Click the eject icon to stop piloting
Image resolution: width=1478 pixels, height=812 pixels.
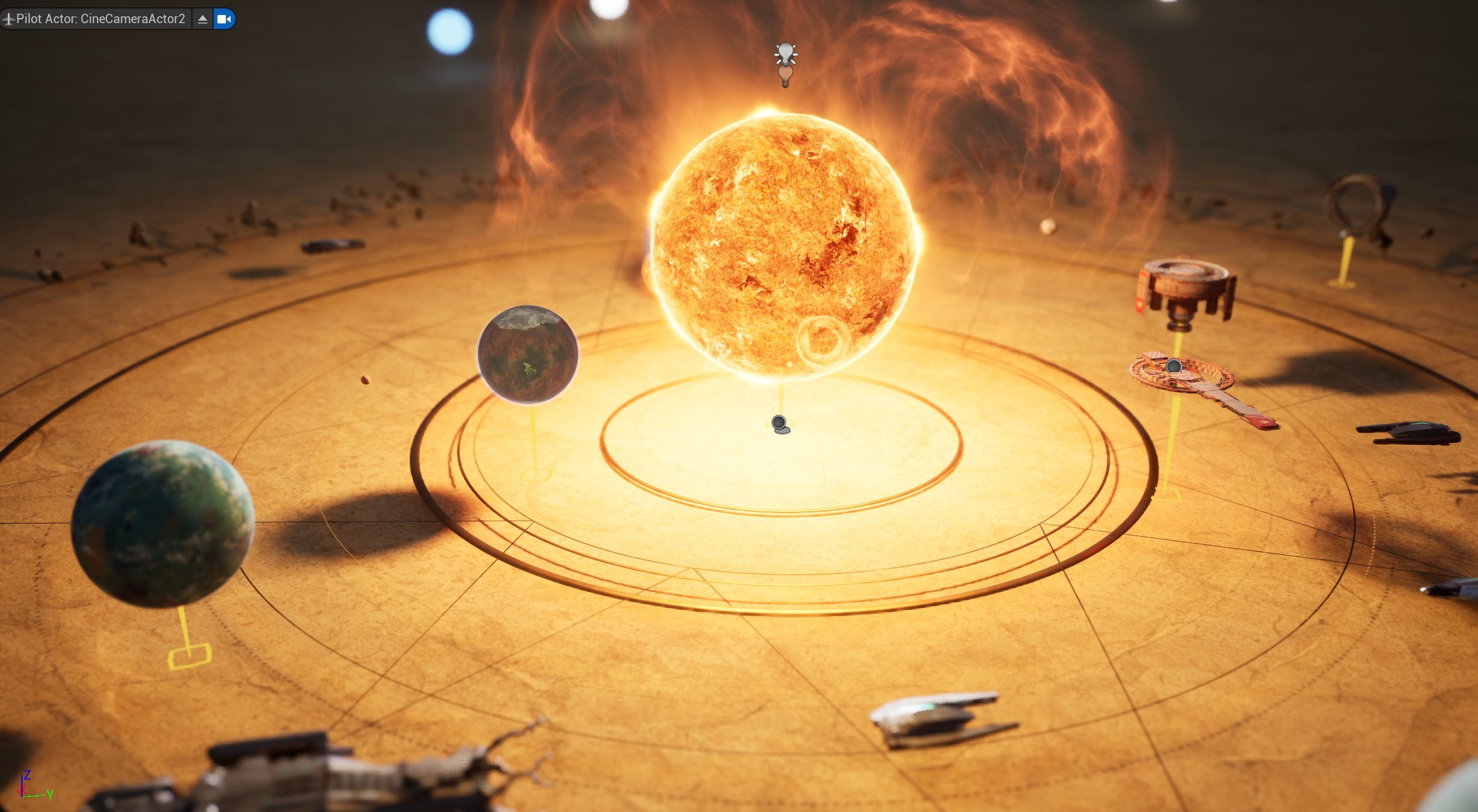pos(201,19)
